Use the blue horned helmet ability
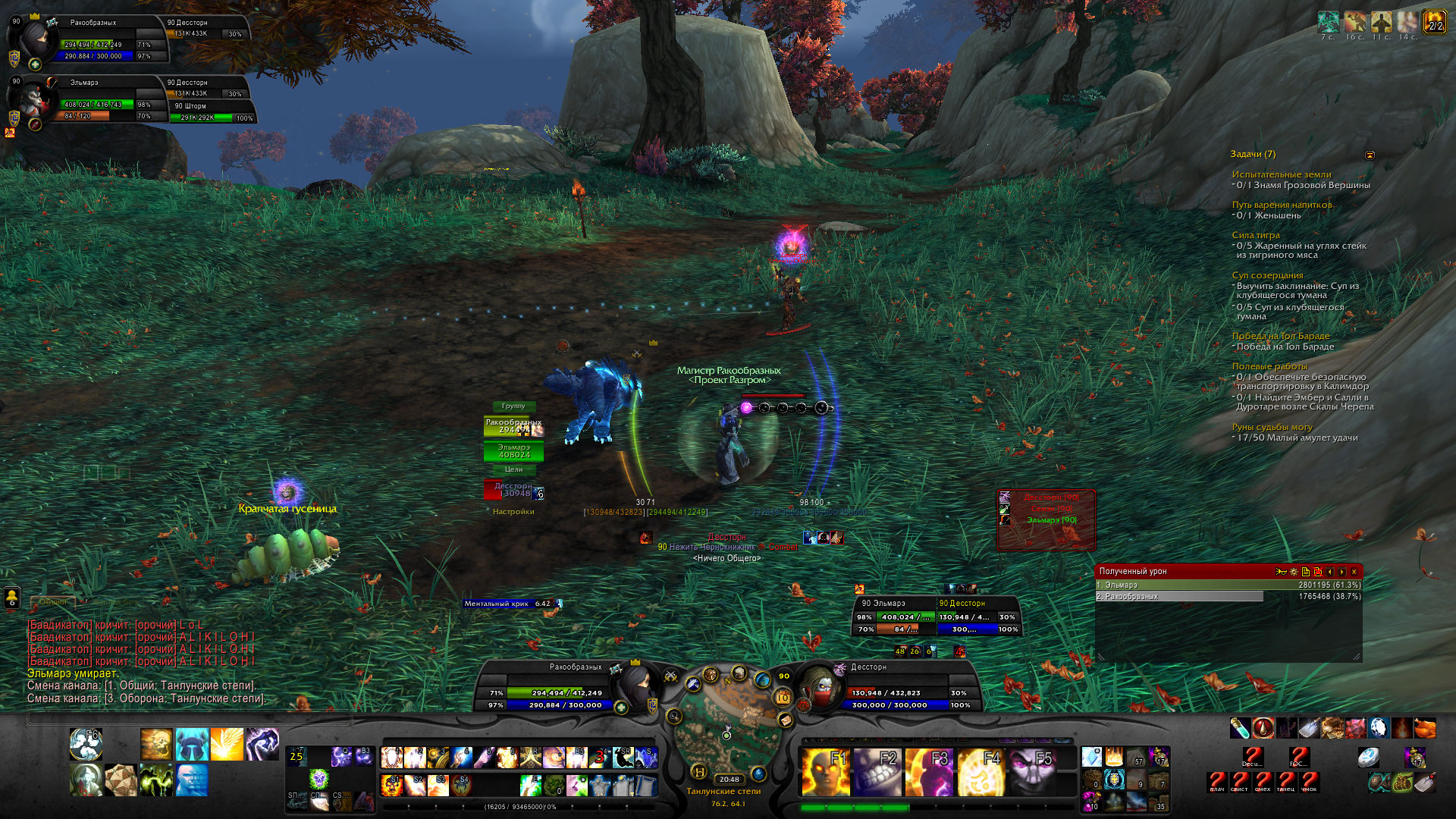The height and width of the screenshot is (819, 1456). point(192,744)
